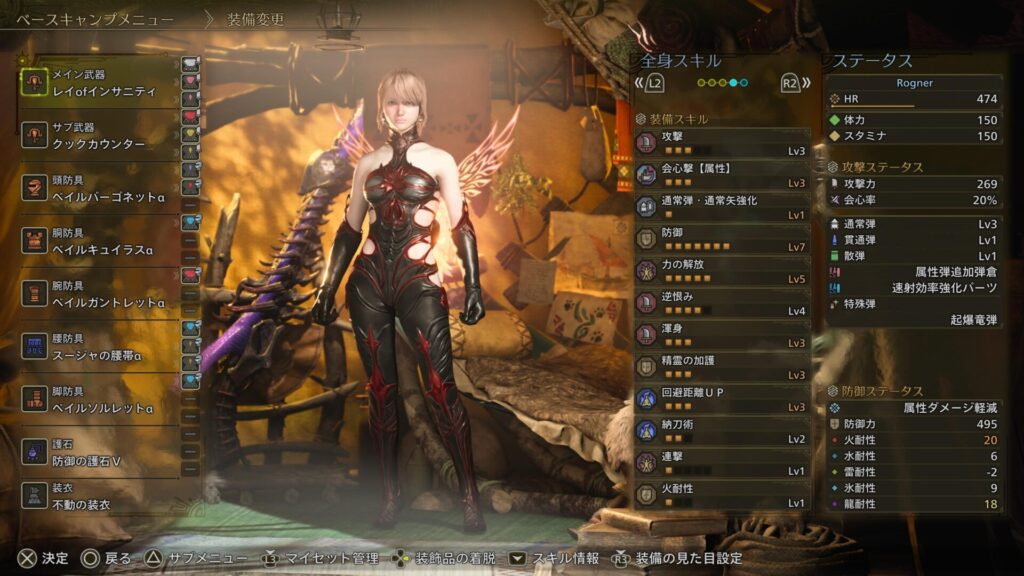
Task: Select waist armor スージャの腰帯α
Action: 100,347
